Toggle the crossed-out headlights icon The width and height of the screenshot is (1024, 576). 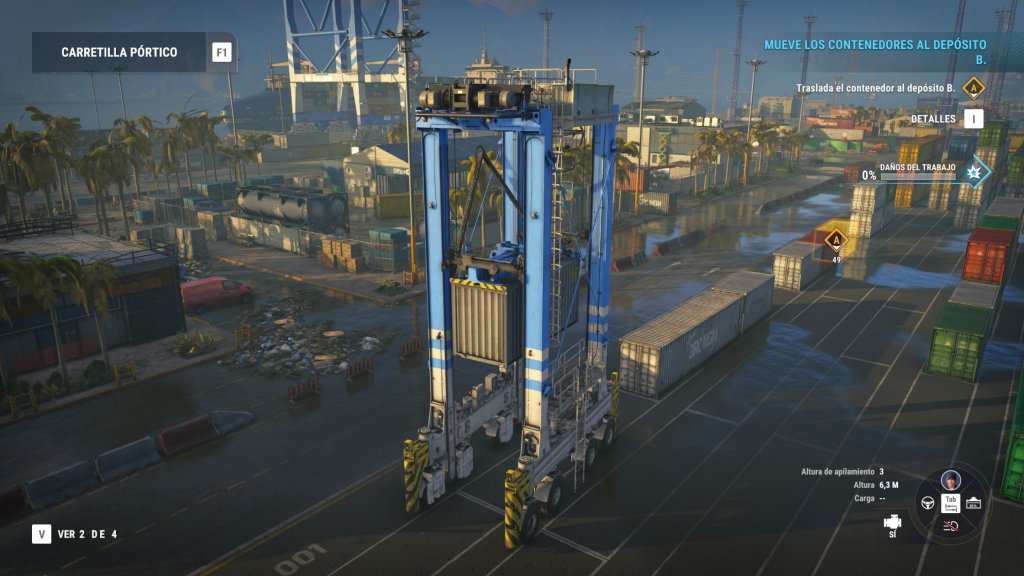[x=950, y=526]
